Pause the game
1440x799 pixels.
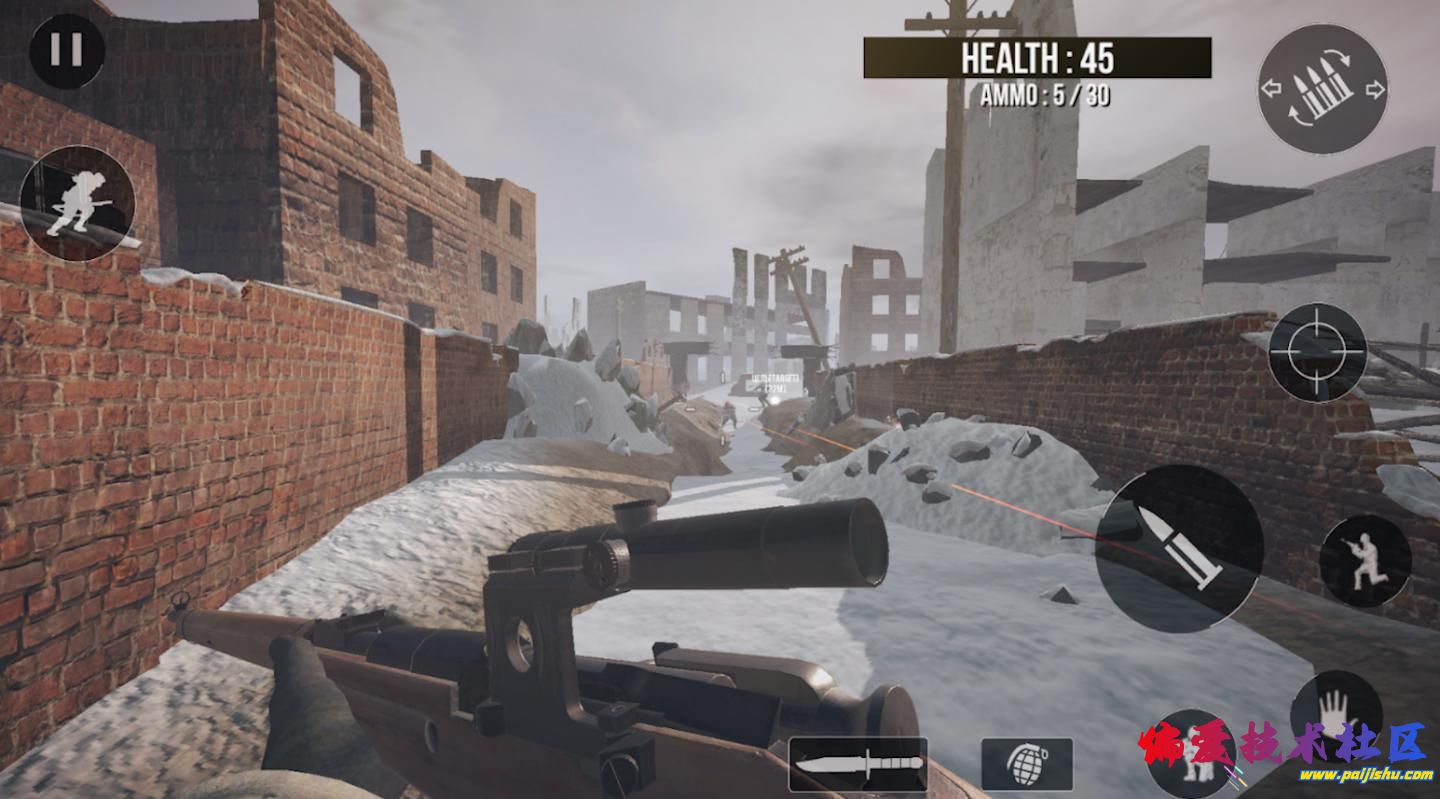click(x=67, y=50)
